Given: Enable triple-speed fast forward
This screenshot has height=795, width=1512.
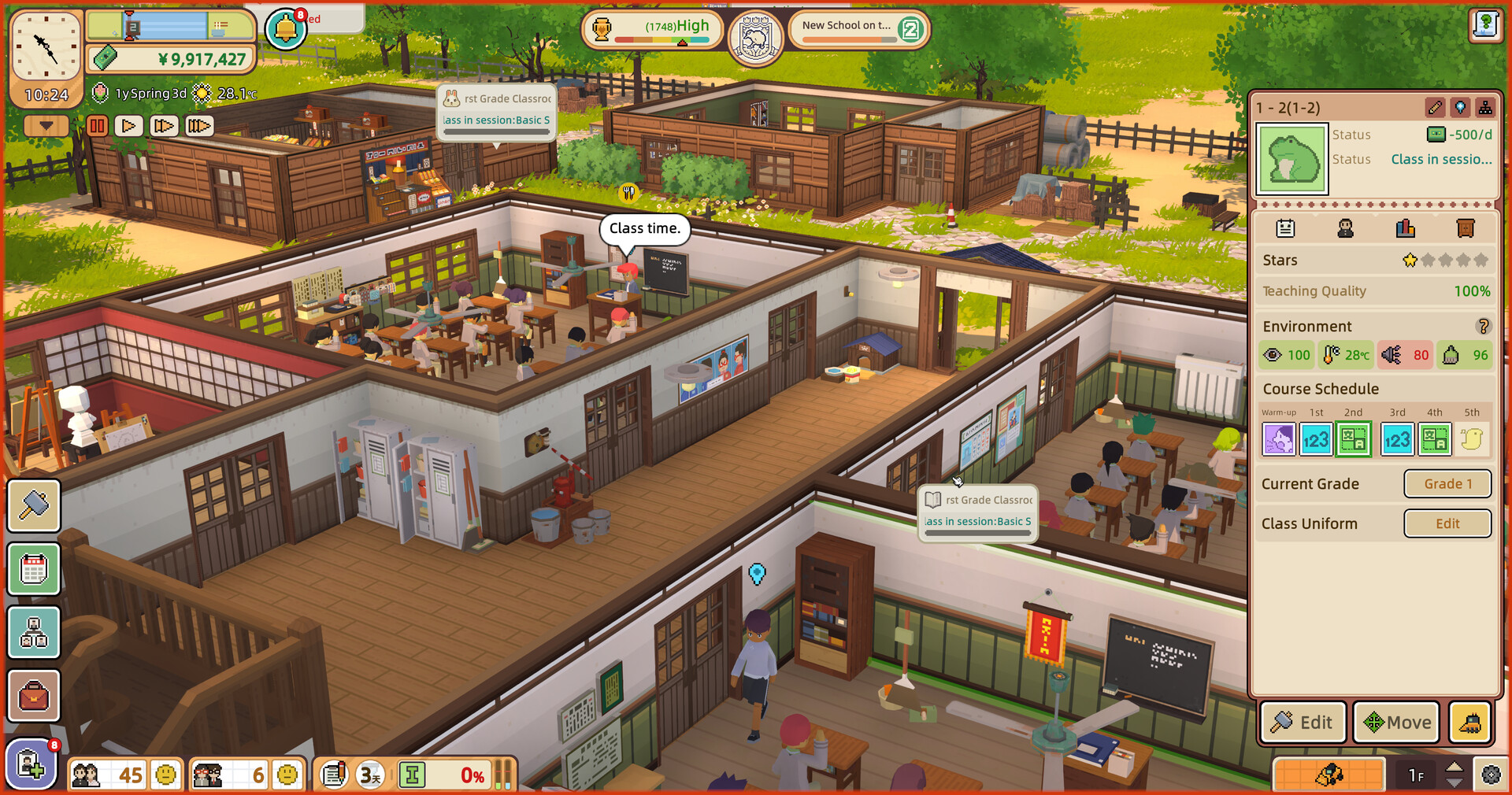Looking at the screenshot, I should pos(198,125).
